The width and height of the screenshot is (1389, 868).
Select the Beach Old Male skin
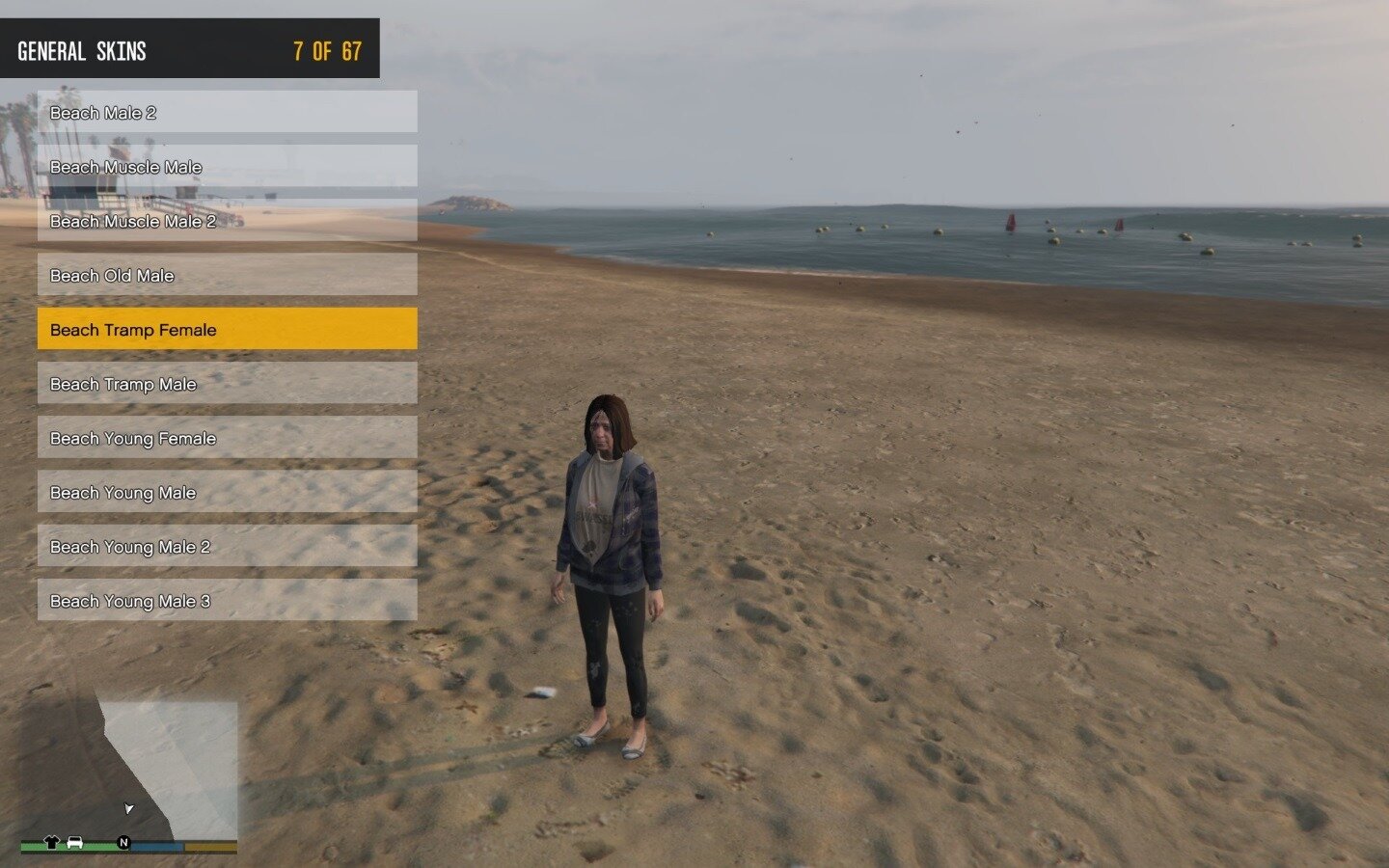click(227, 275)
